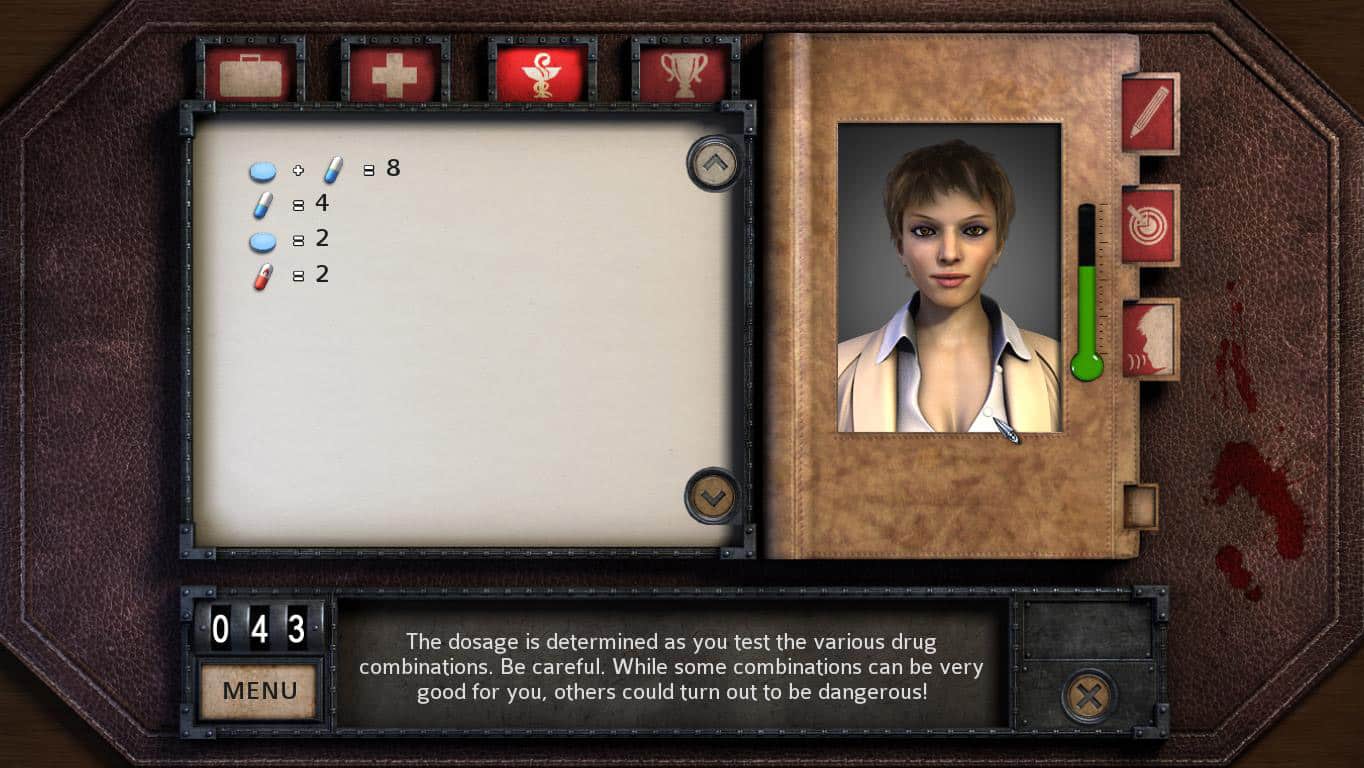Click the small blank bookmark tab
The height and width of the screenshot is (768, 1364).
click(x=1139, y=506)
